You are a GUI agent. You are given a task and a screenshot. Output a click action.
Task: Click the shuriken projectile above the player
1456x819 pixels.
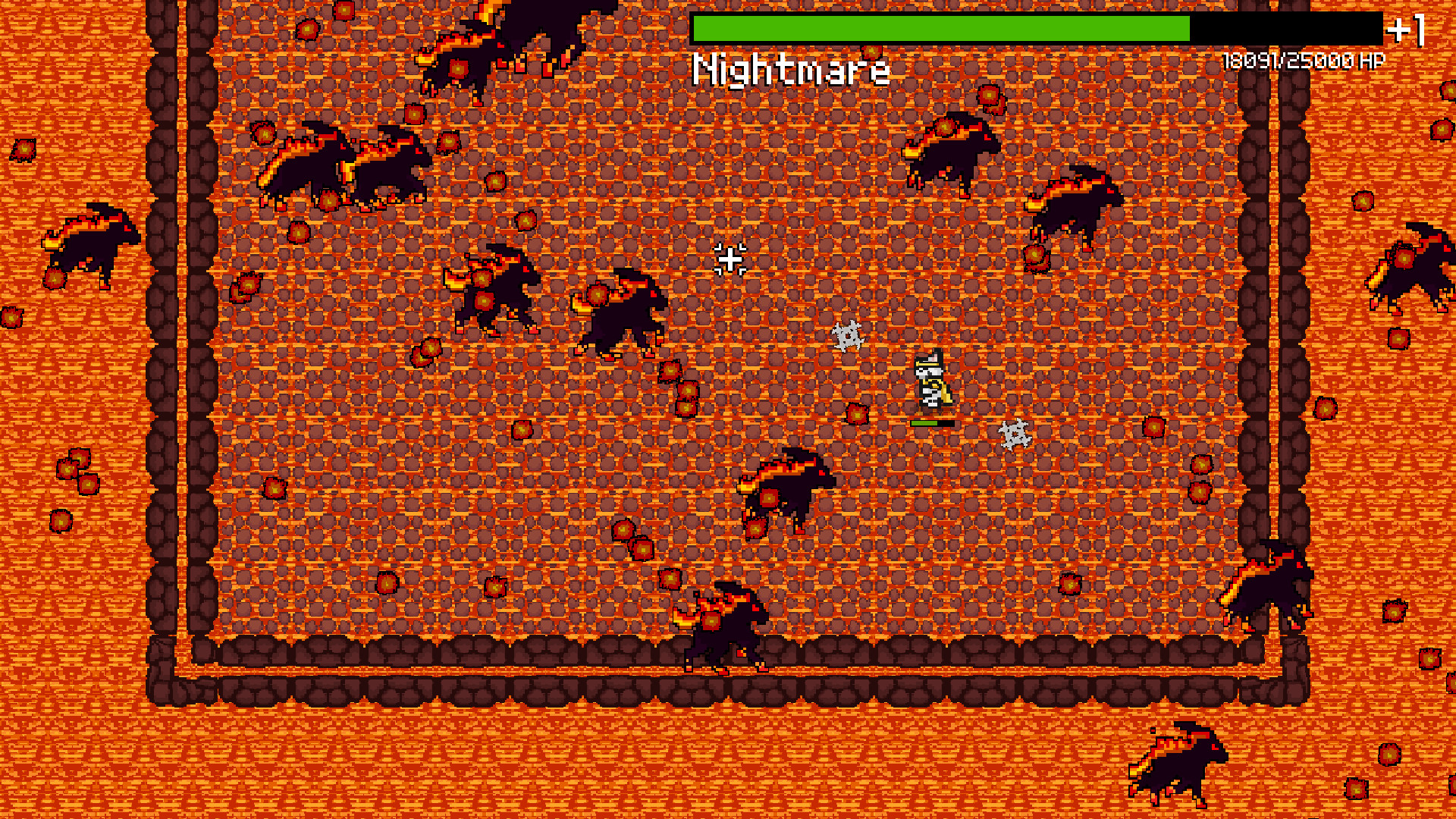click(849, 336)
